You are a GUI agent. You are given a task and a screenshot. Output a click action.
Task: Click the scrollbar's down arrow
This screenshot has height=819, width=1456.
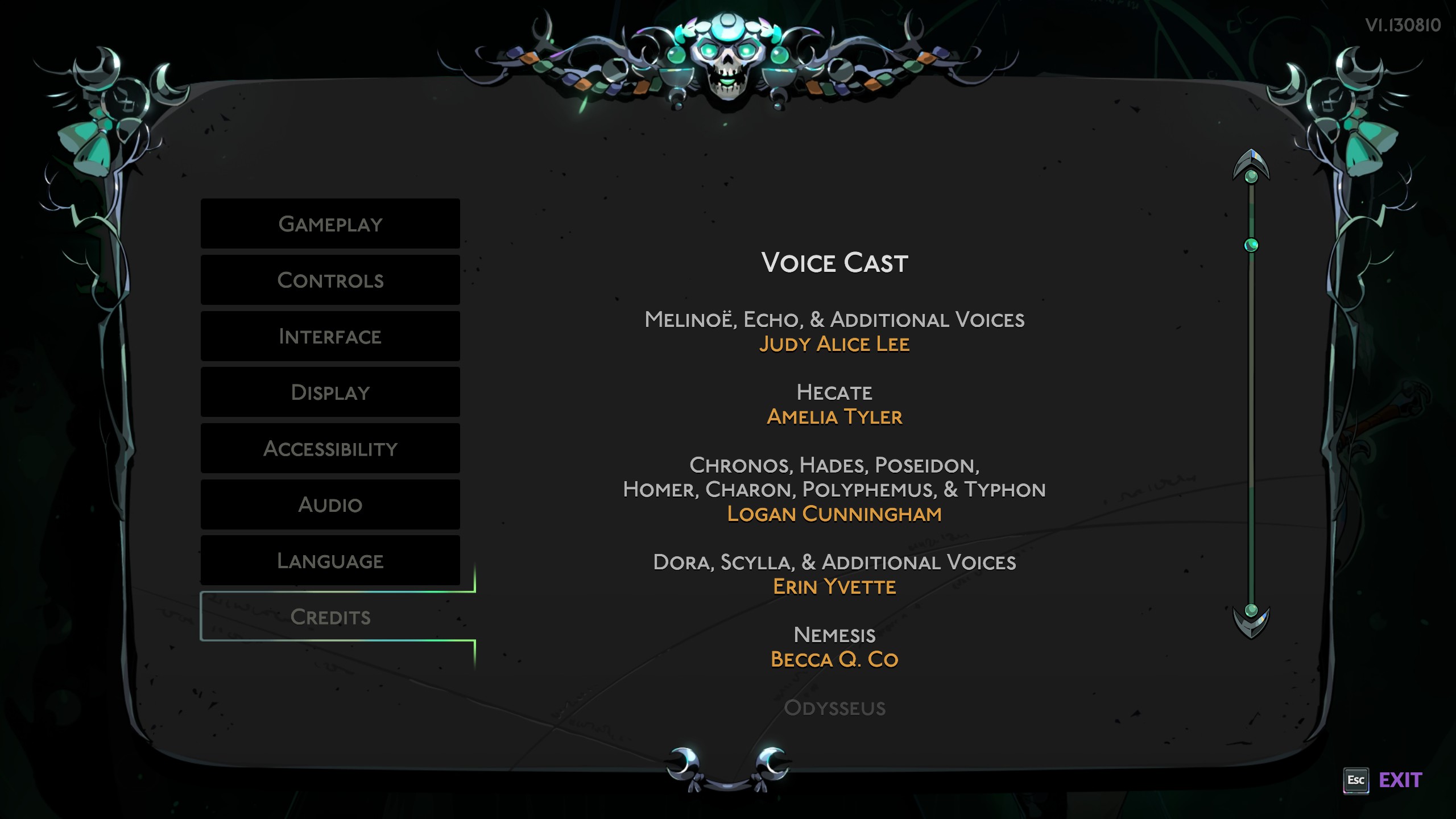point(1251,621)
